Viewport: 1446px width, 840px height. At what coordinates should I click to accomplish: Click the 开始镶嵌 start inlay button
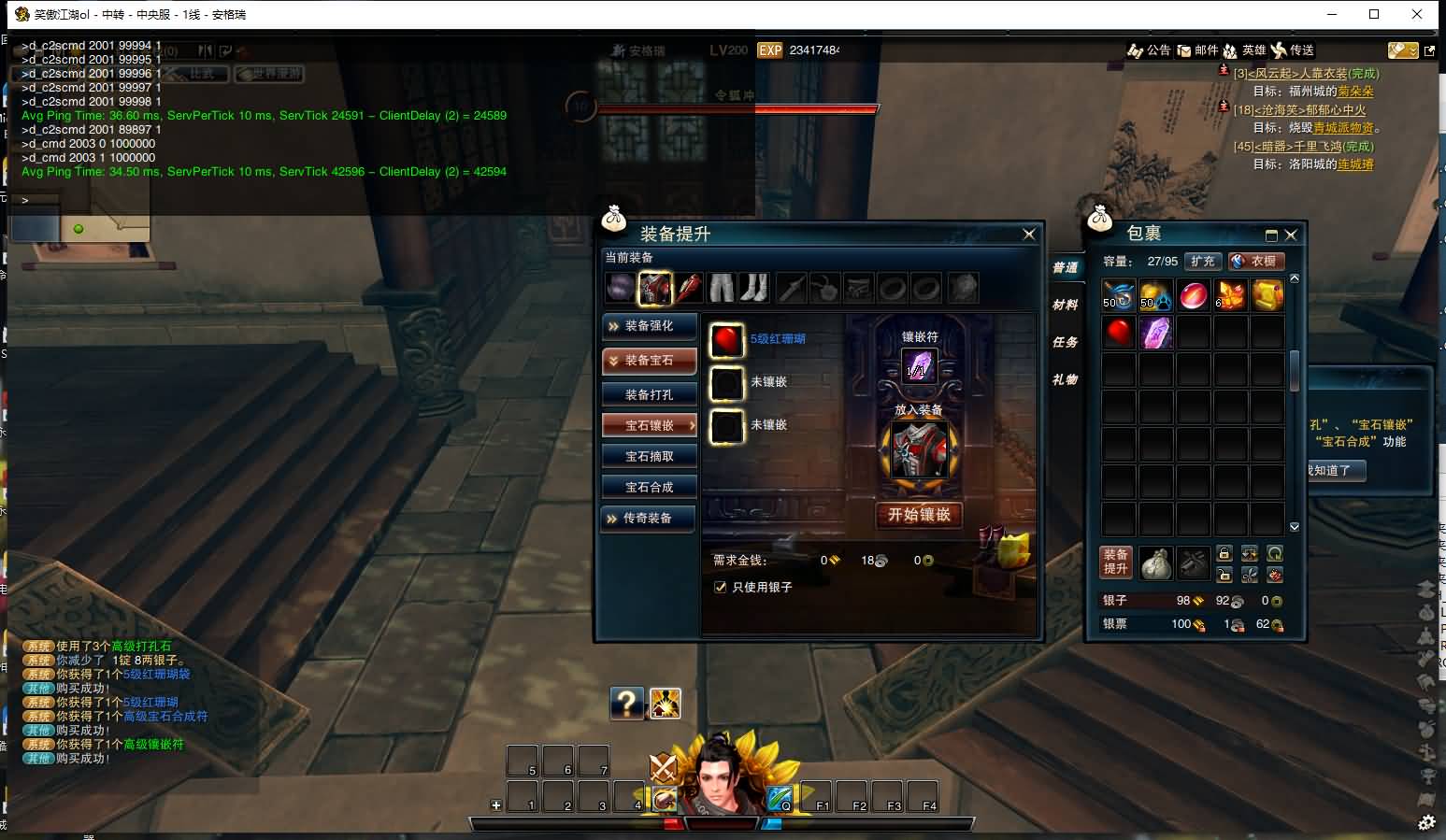tap(919, 515)
